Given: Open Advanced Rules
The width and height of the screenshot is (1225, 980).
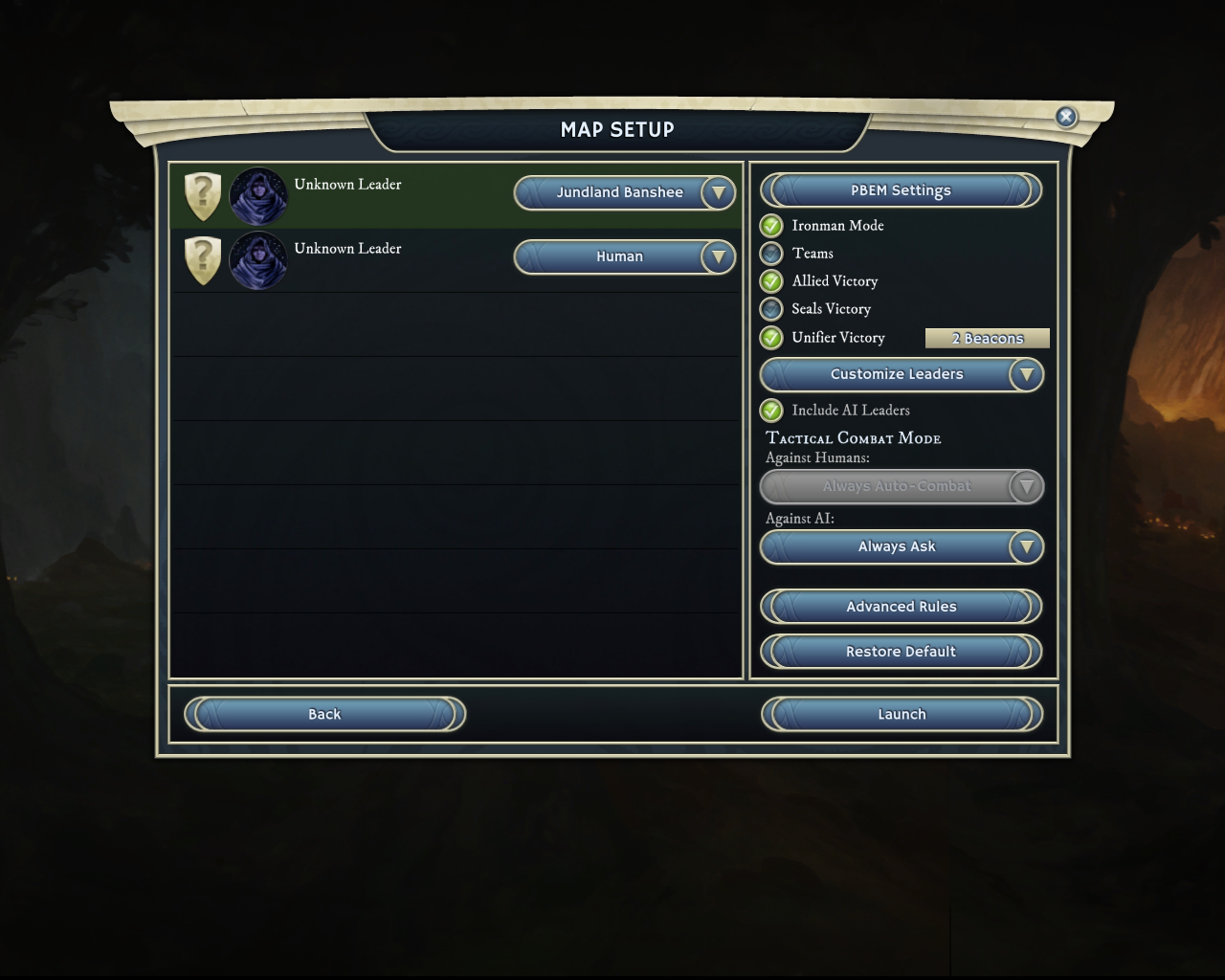Looking at the screenshot, I should coord(901,607).
